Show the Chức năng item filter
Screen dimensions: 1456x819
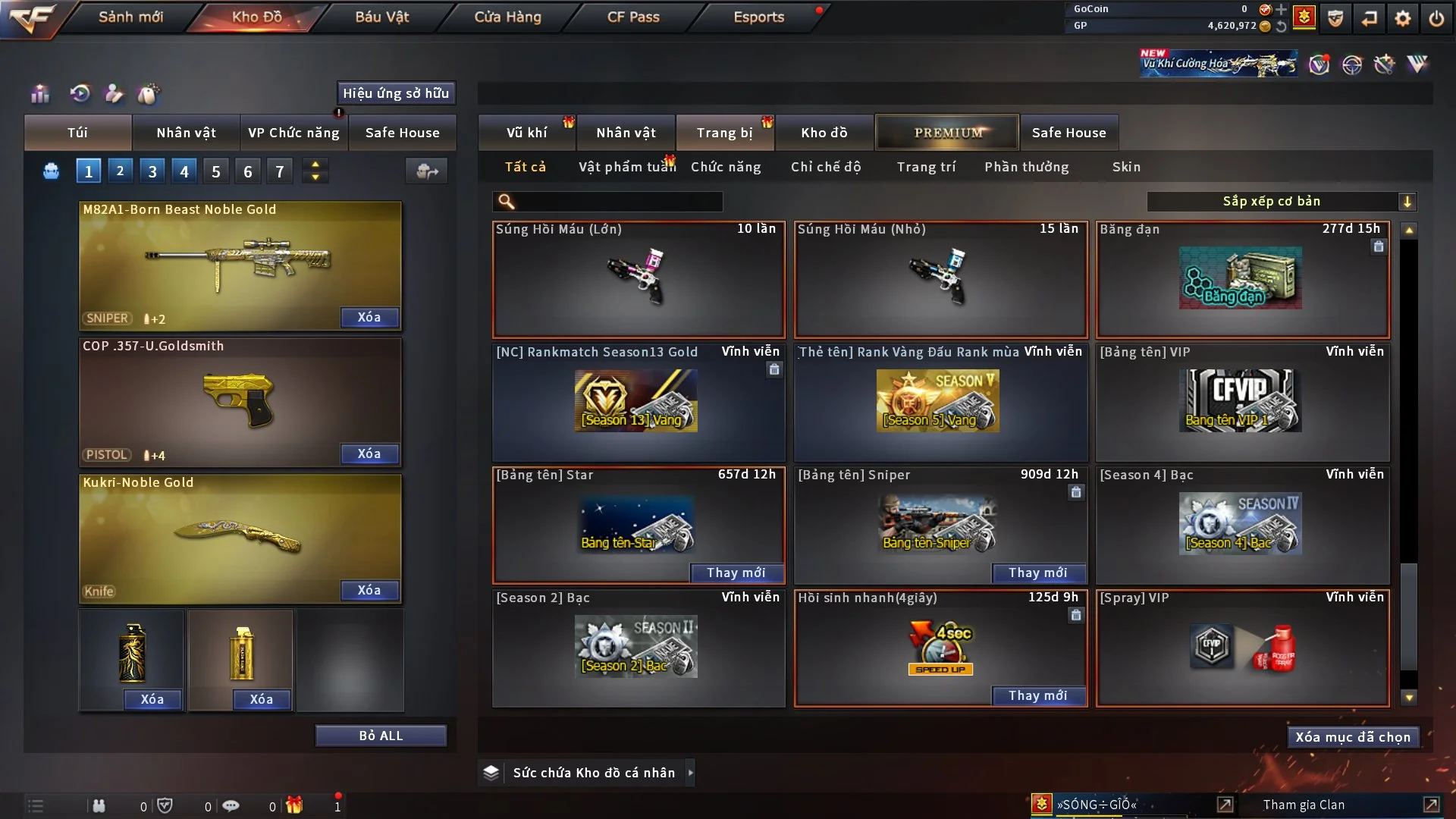tap(726, 167)
